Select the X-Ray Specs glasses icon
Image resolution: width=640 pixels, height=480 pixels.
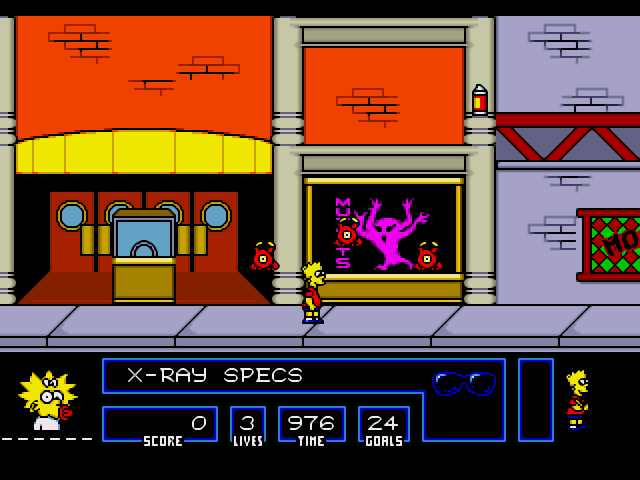464,383
